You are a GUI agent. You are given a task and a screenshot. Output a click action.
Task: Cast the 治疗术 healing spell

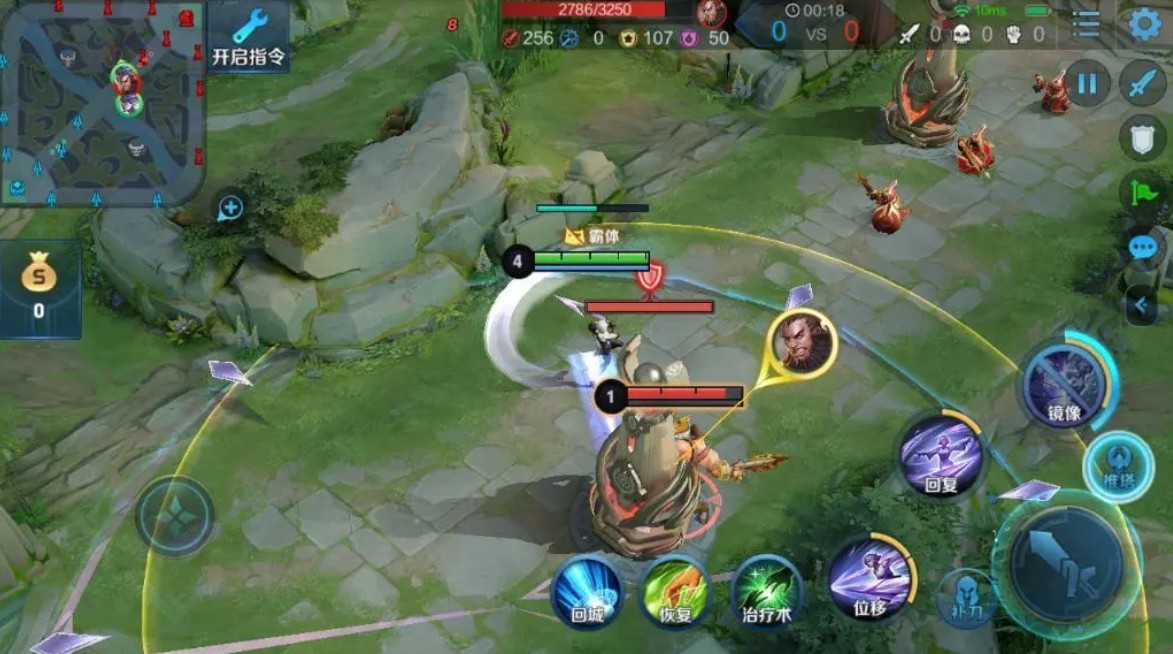[767, 591]
